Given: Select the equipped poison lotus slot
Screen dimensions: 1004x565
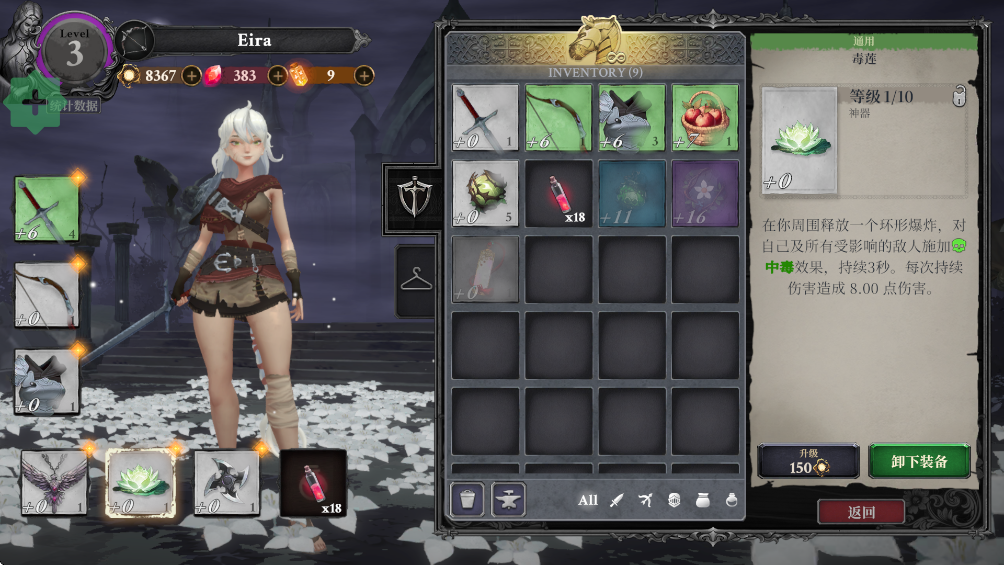Looking at the screenshot, I should (141, 482).
